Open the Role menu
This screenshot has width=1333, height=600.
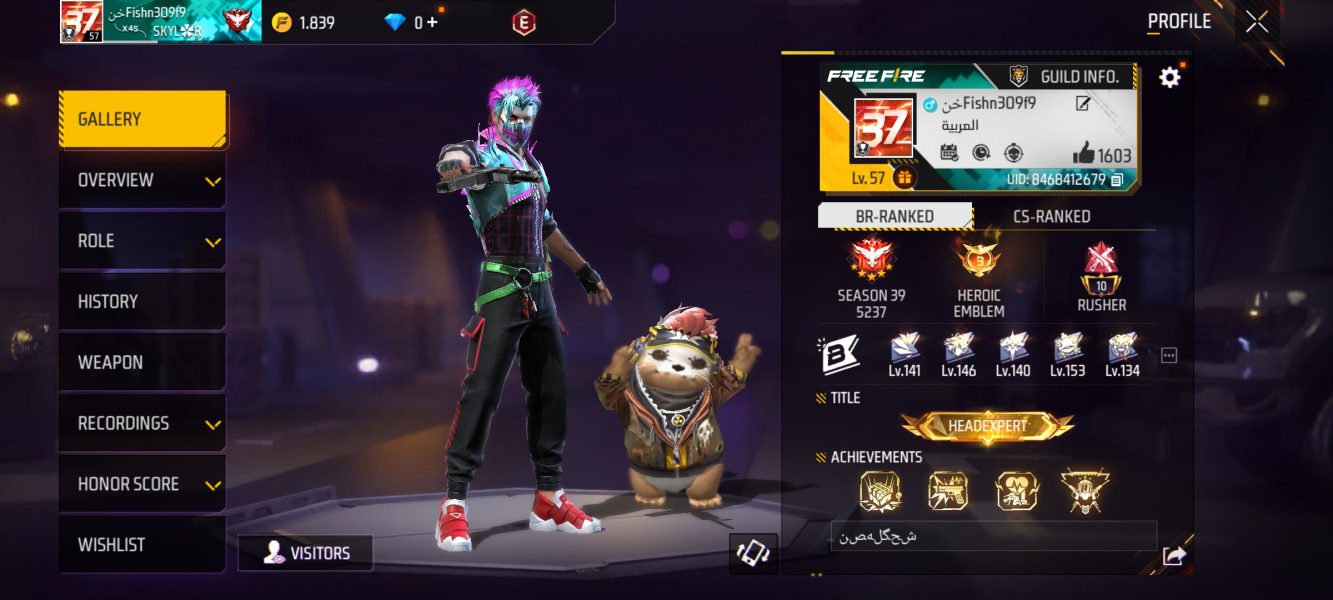click(x=142, y=241)
